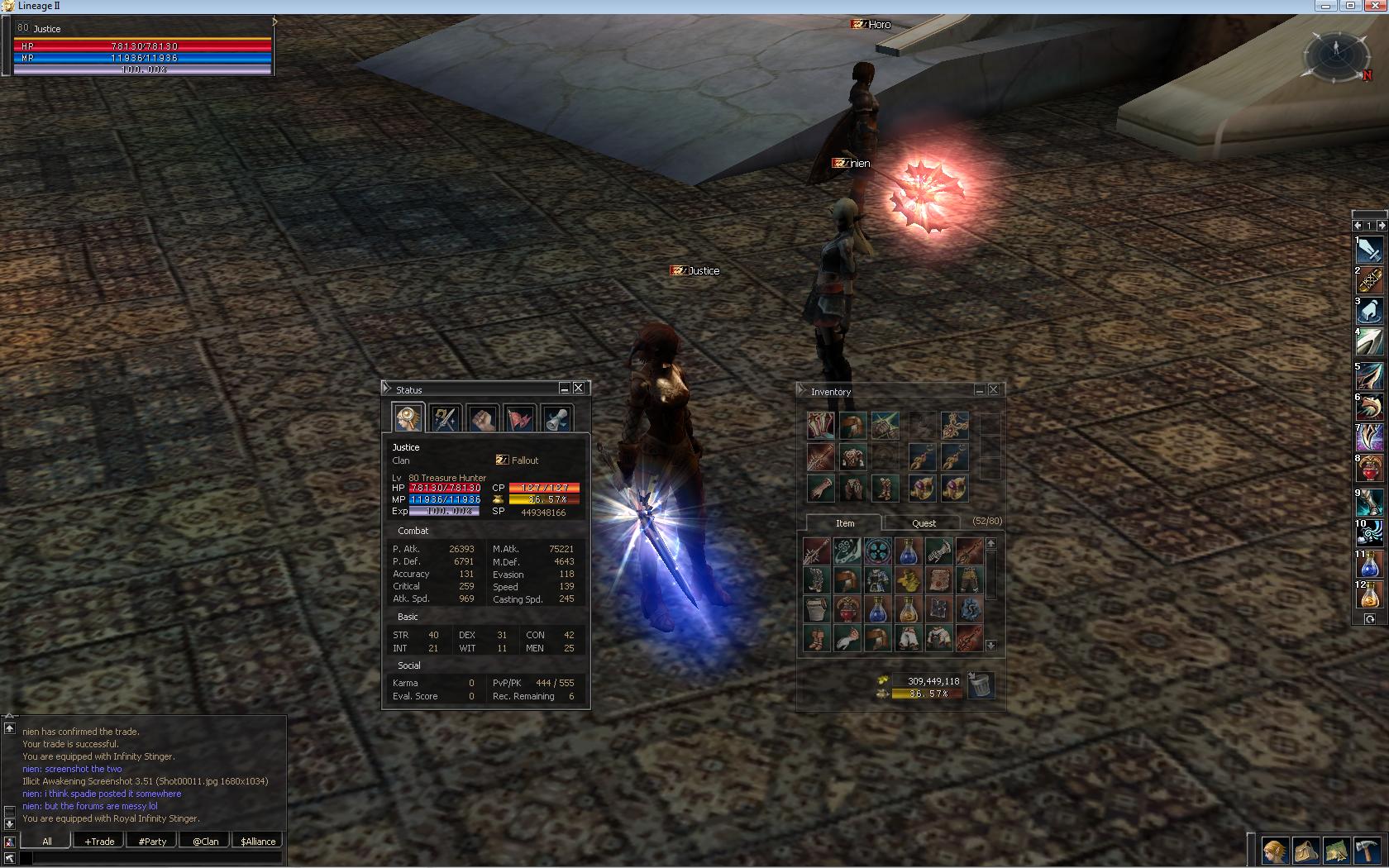Open the hammer icon in the bottom menu
Screen dimensions: 1389x868
pos(1367,851)
